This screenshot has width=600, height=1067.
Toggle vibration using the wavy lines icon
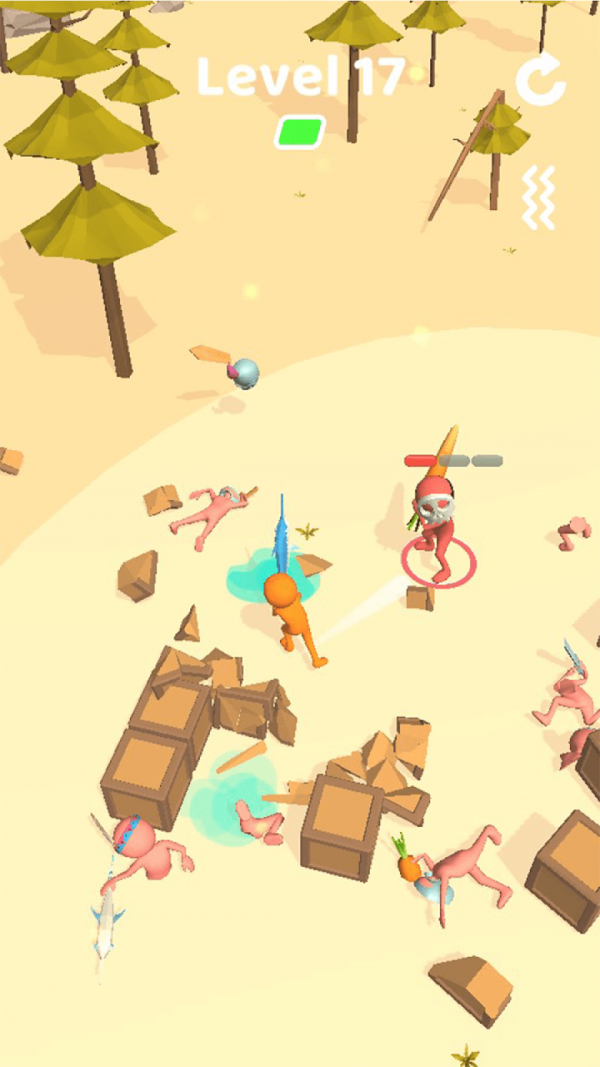click(x=538, y=197)
